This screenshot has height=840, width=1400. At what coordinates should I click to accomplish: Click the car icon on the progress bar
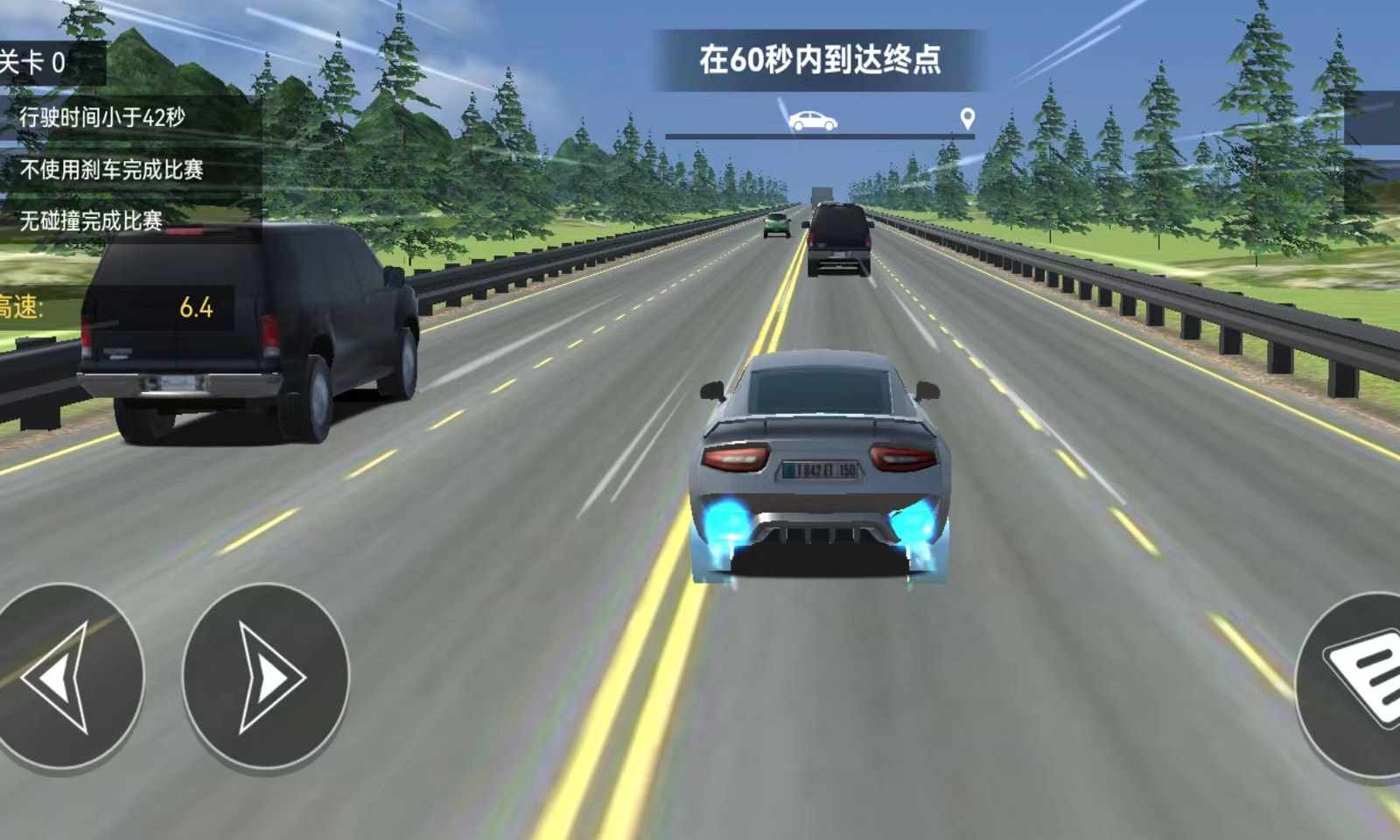click(813, 120)
